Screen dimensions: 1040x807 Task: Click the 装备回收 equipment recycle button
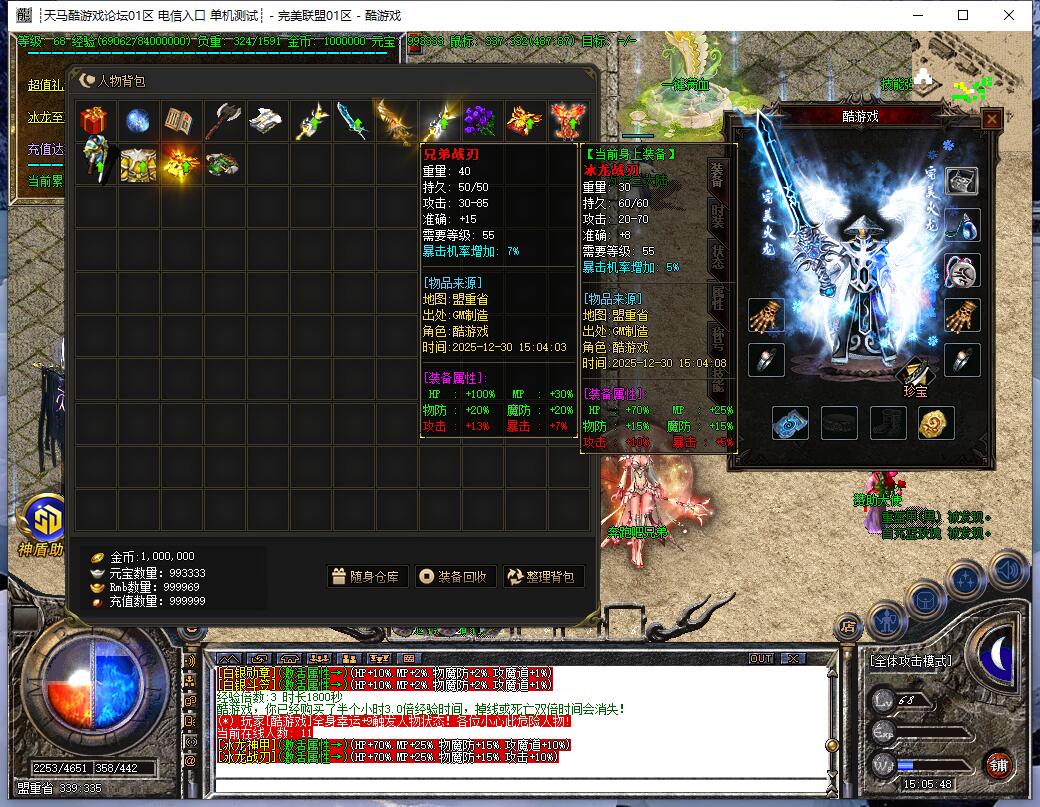click(455, 576)
